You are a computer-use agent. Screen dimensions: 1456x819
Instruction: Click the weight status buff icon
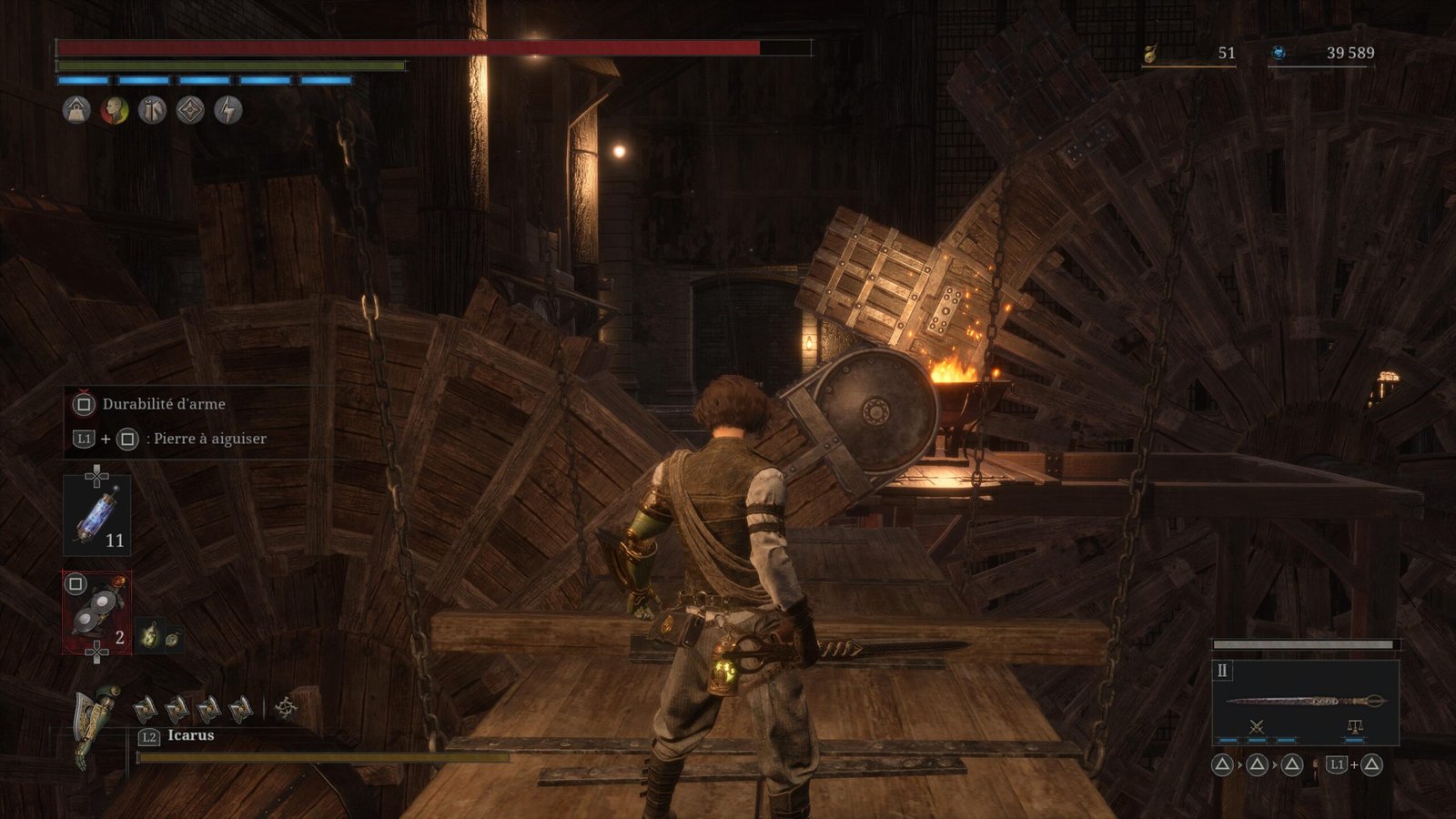click(x=76, y=111)
